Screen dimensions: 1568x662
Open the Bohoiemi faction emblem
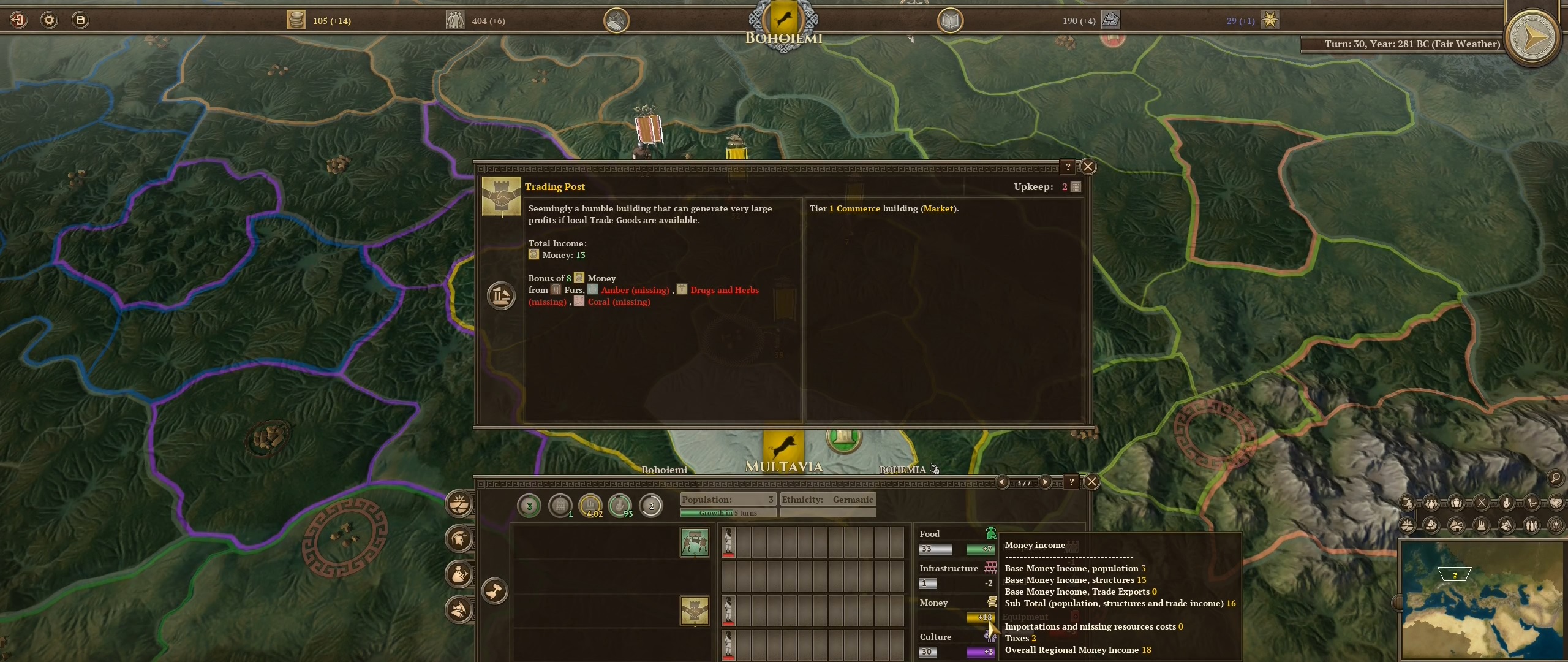coord(783,20)
